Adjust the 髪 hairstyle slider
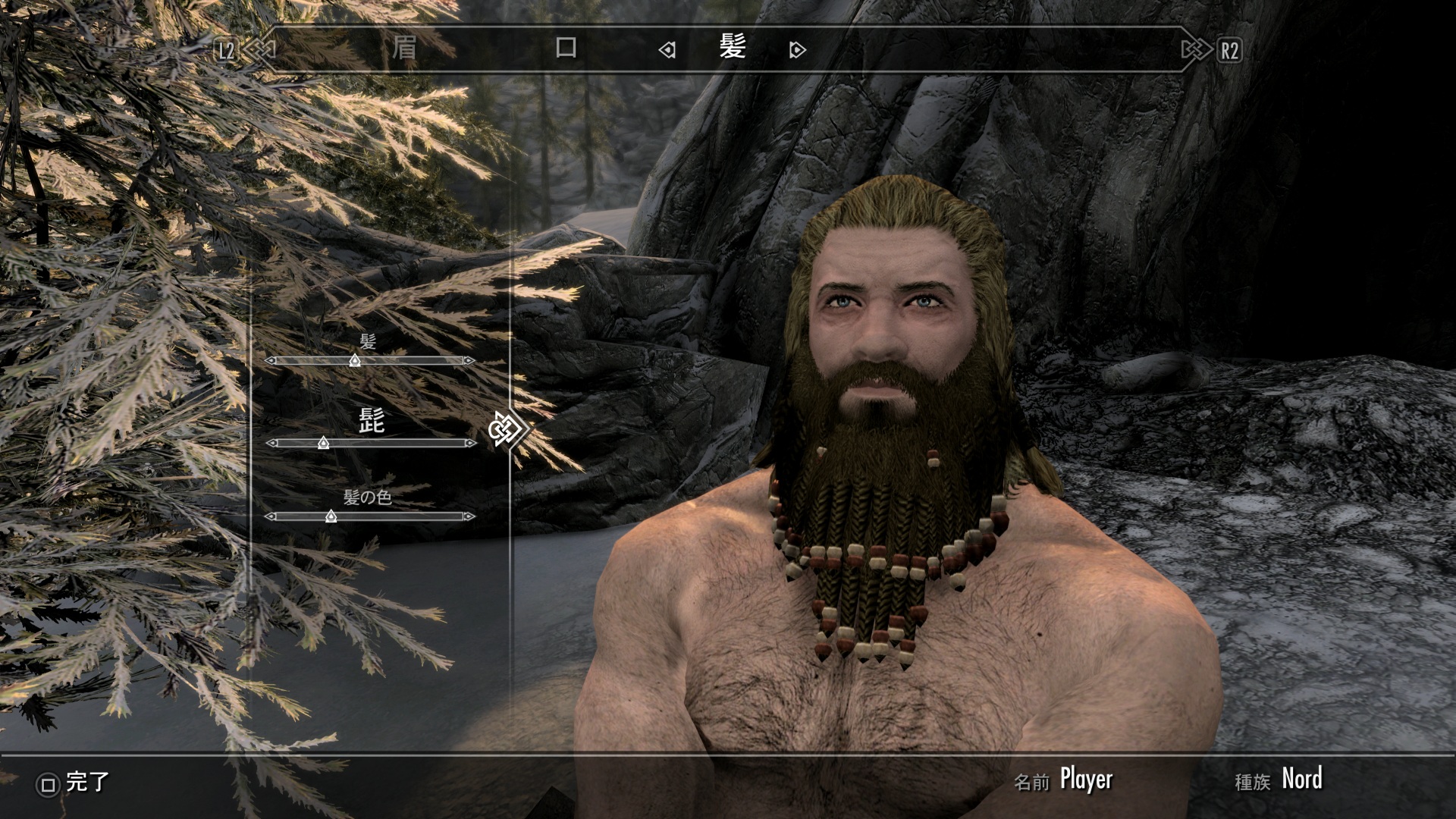 pos(354,361)
